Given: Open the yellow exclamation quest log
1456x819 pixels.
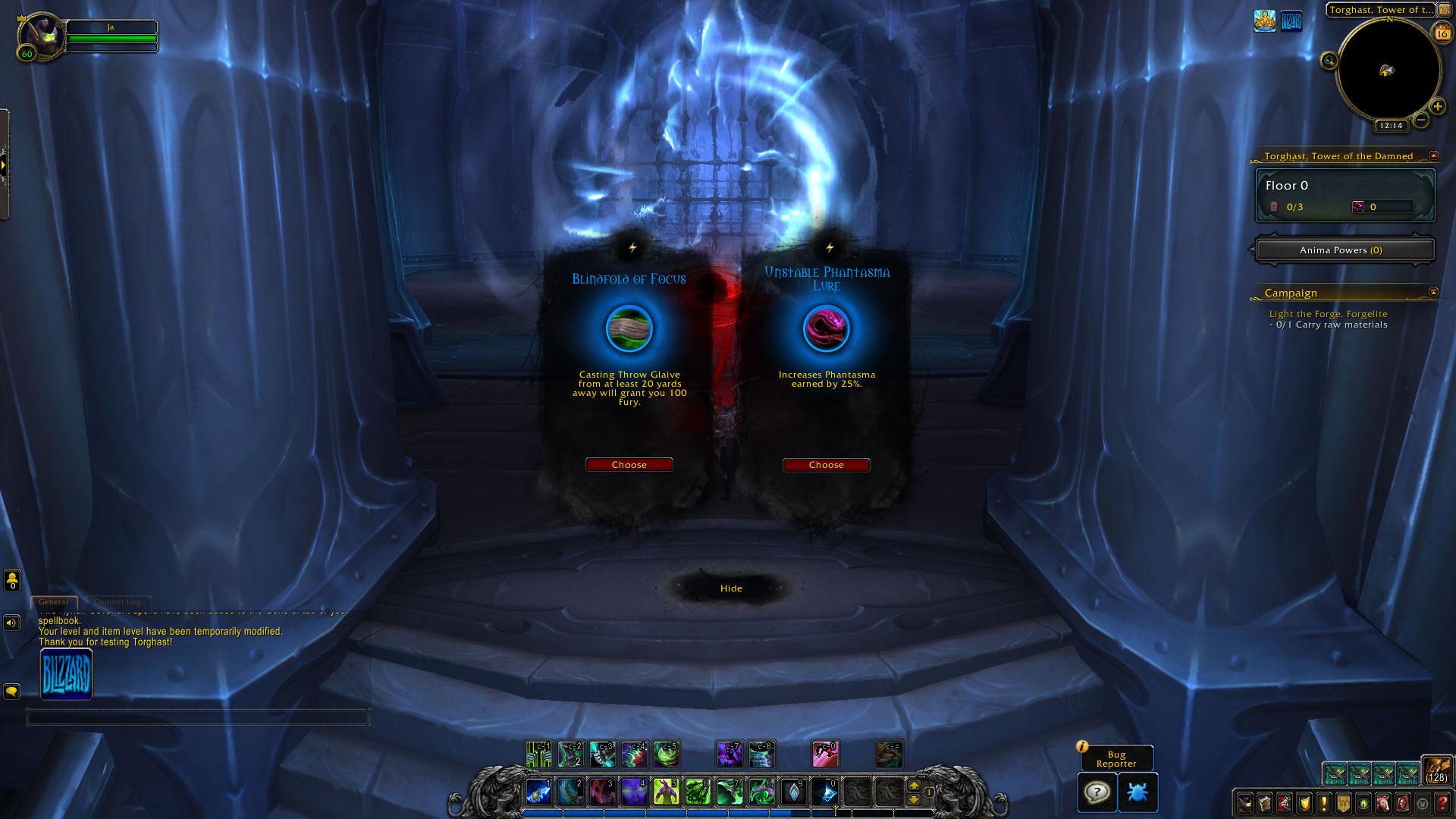Looking at the screenshot, I should [x=1323, y=803].
